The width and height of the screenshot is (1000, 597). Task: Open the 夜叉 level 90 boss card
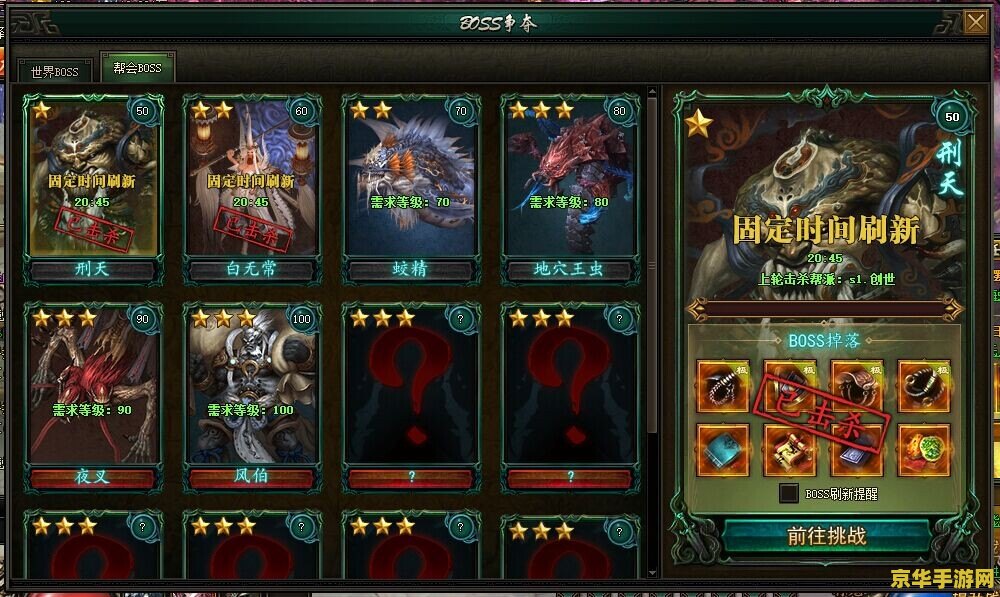pos(92,393)
